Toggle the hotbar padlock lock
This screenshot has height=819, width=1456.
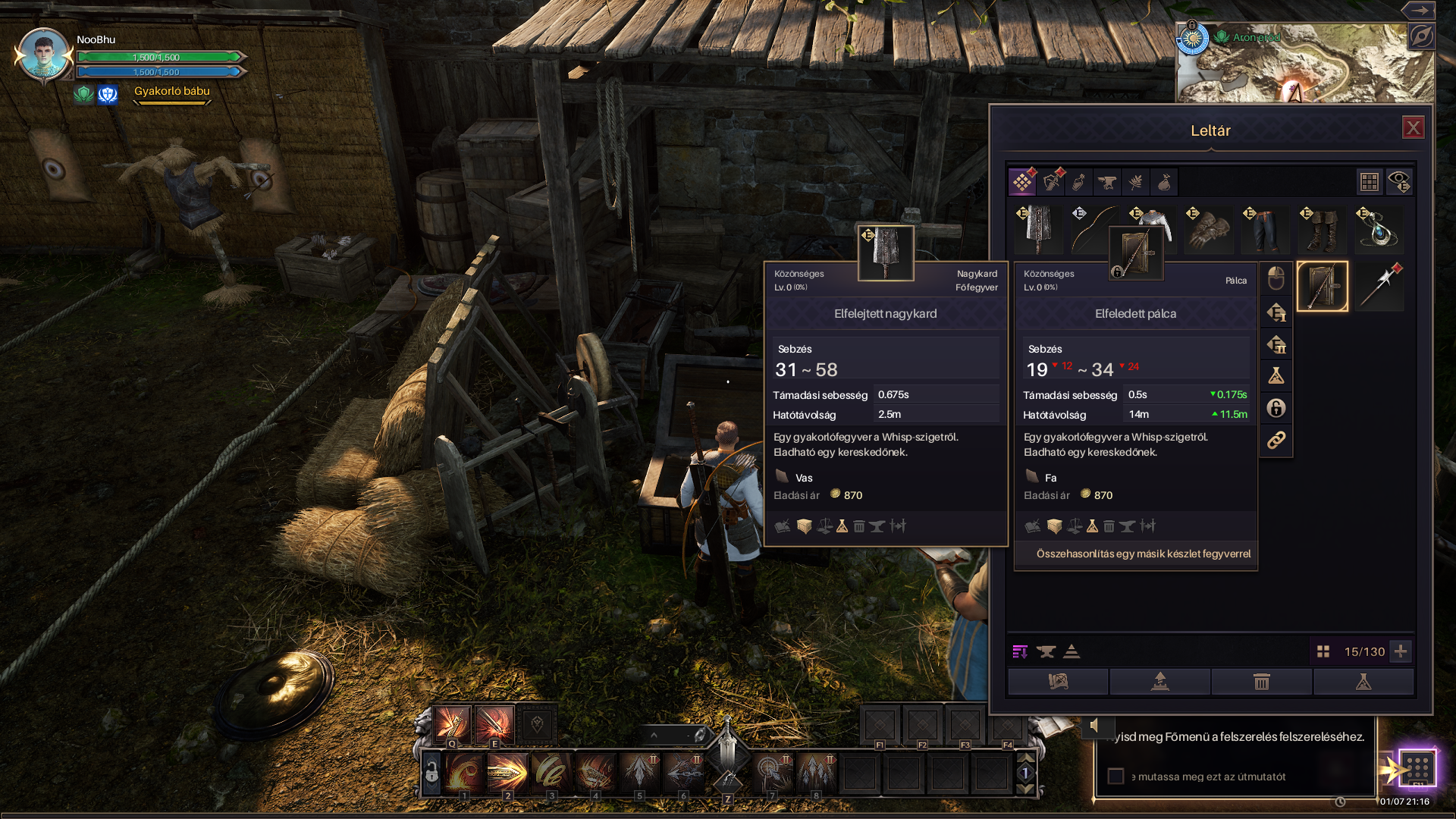[431, 773]
